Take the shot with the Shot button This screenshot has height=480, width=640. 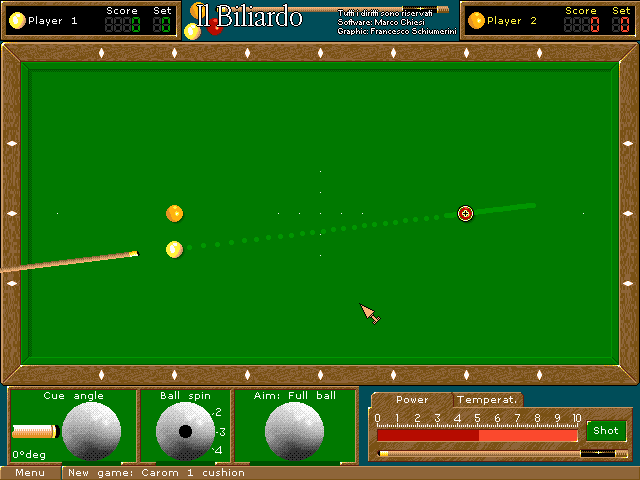[605, 431]
